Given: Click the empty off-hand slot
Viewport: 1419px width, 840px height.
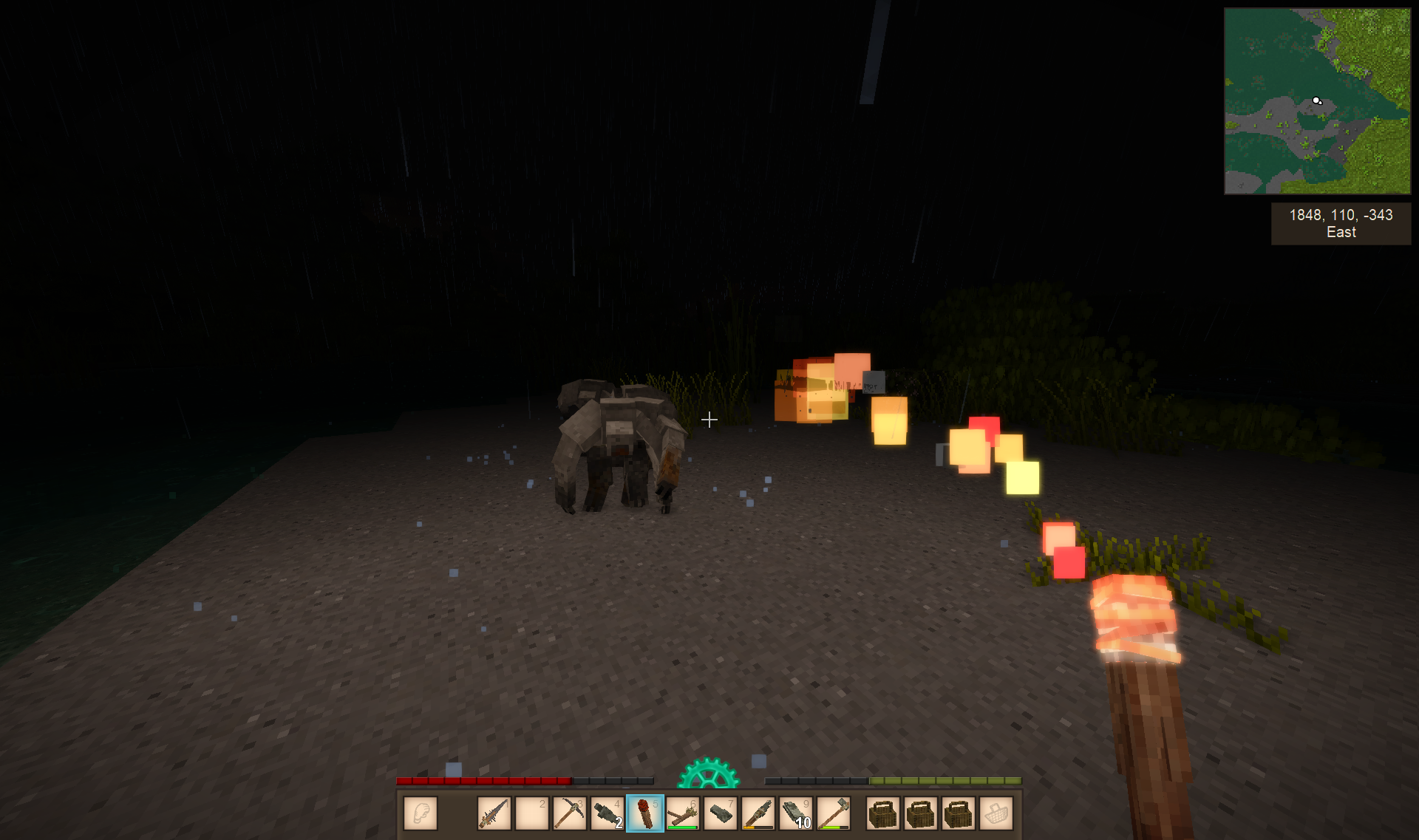Looking at the screenshot, I should tap(421, 813).
